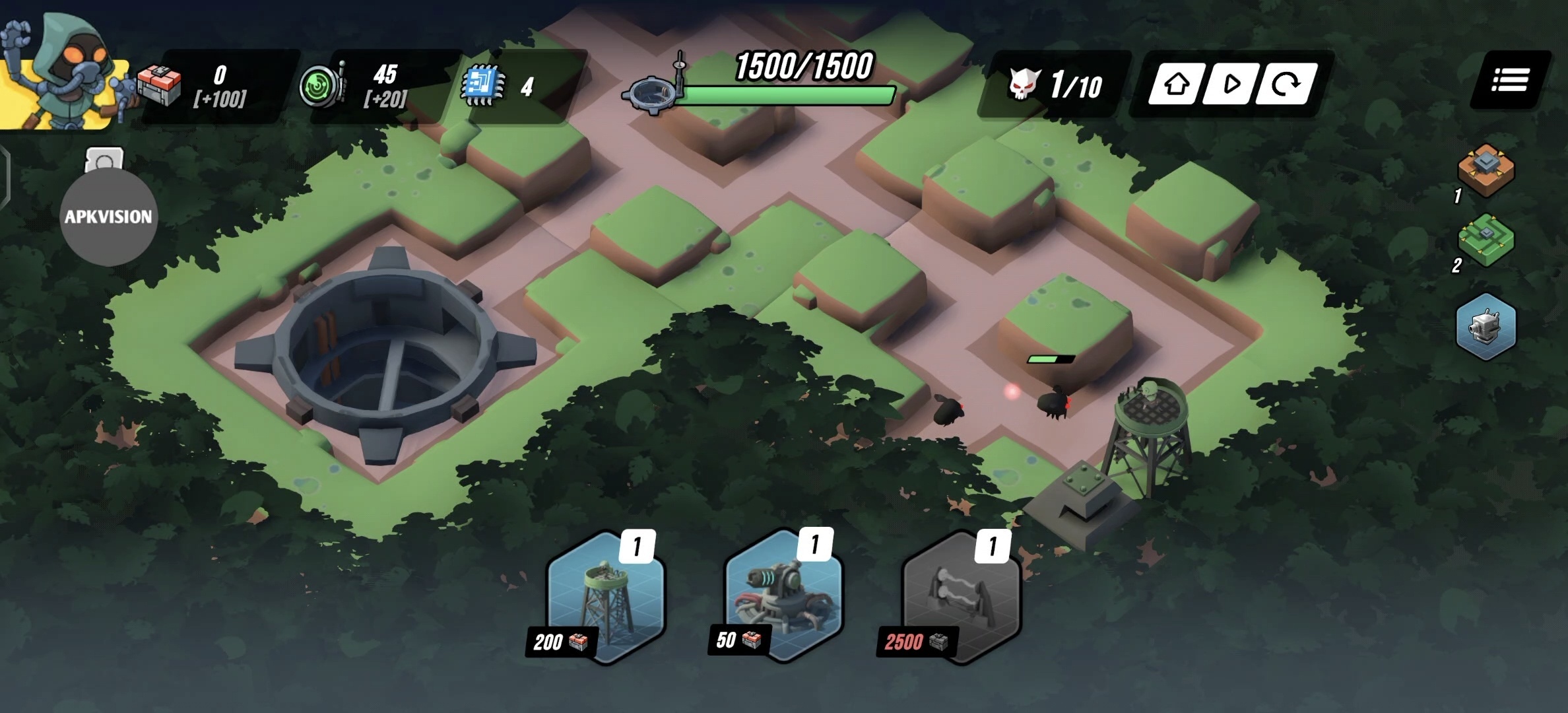The height and width of the screenshot is (713, 1568).
Task: Pick the green grass block tile
Action: click(1486, 240)
